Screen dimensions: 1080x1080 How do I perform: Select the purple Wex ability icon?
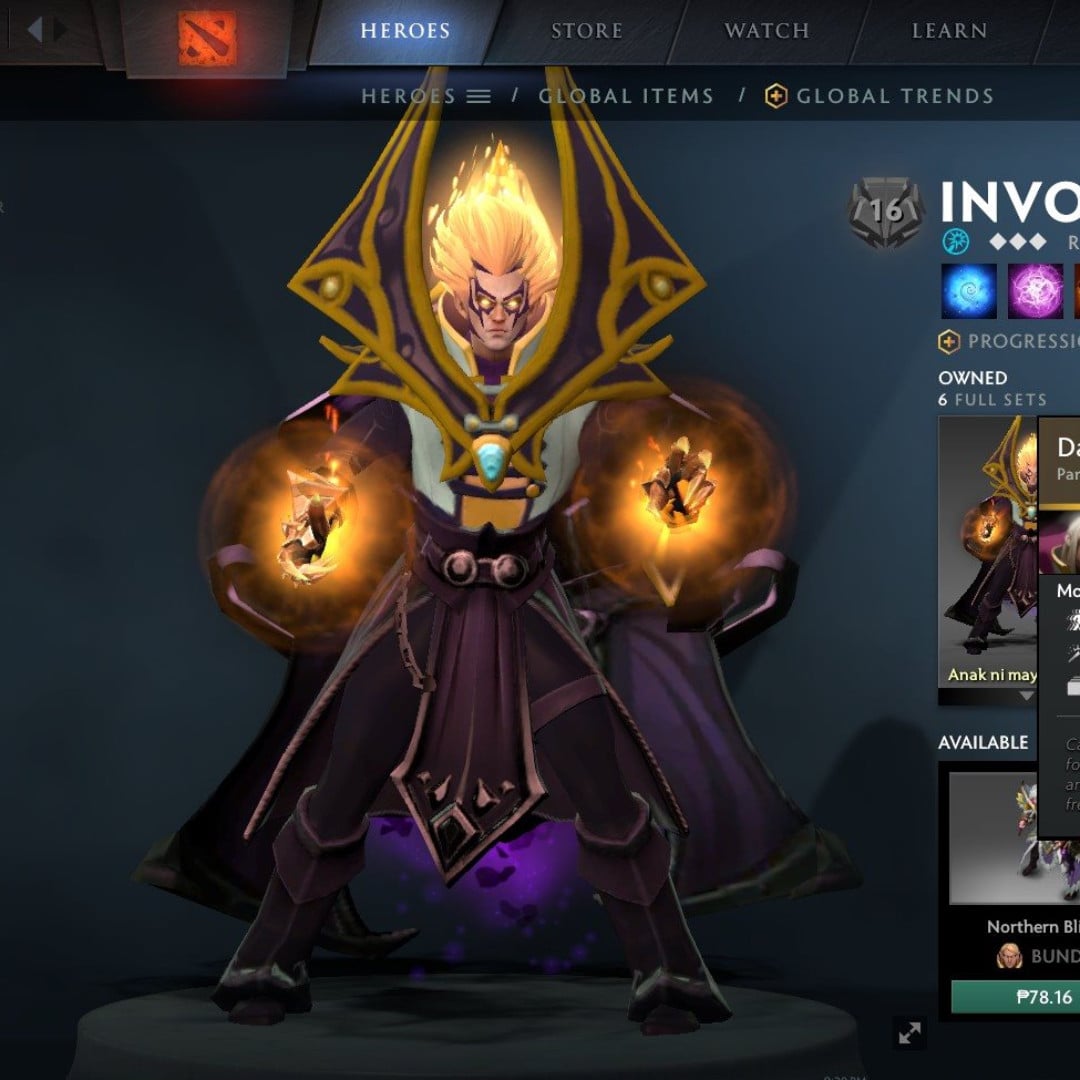coord(1035,291)
